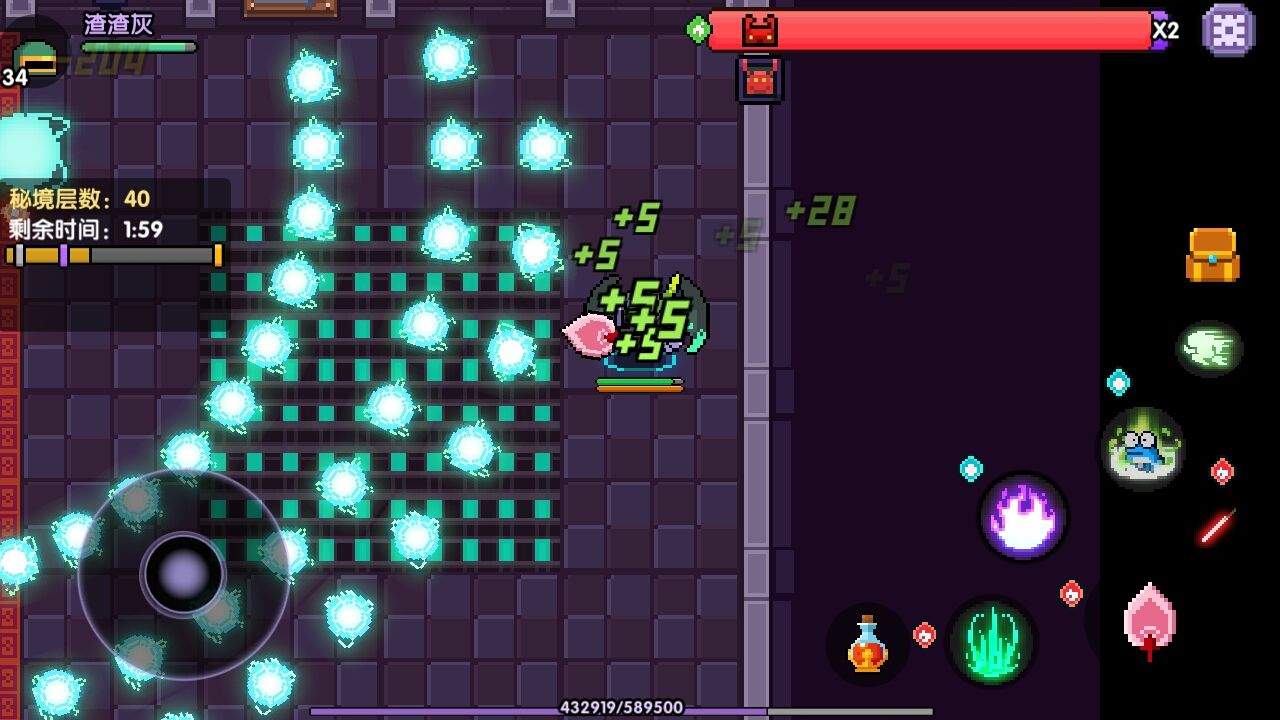
Task: Cast the purple flame skill
Action: [1022, 517]
